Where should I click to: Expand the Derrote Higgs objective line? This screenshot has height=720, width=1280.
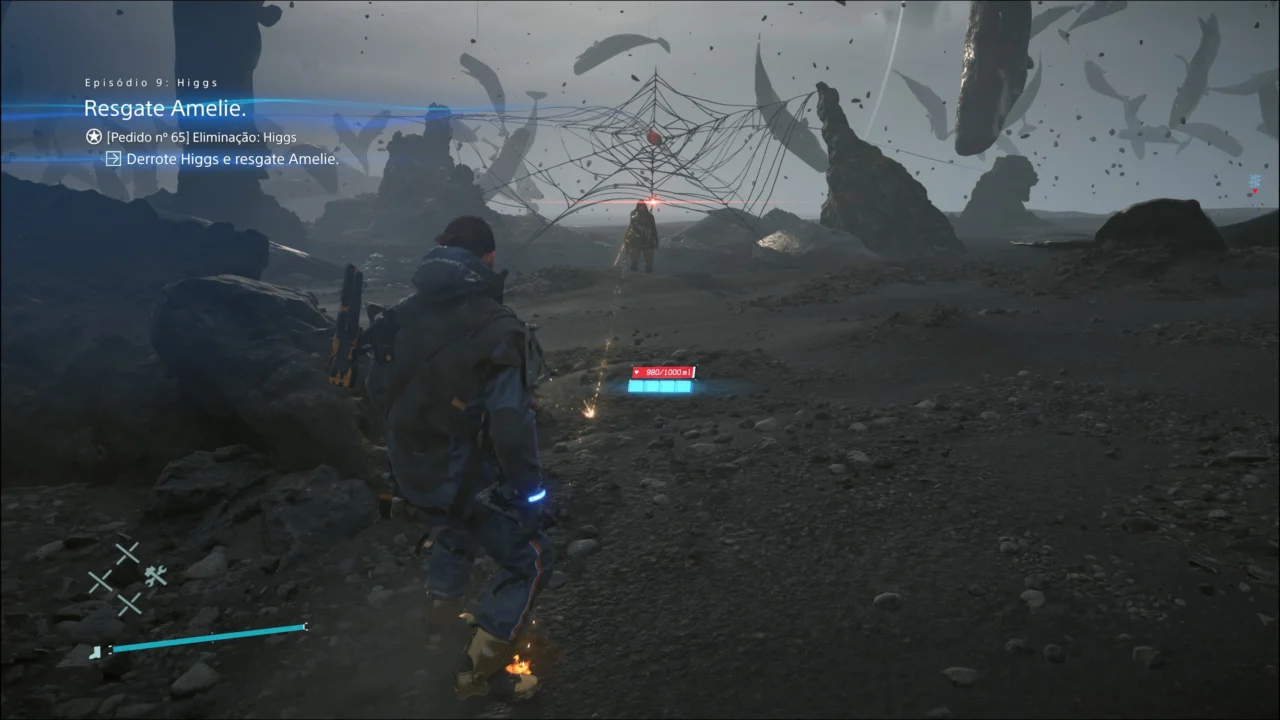click(230, 158)
